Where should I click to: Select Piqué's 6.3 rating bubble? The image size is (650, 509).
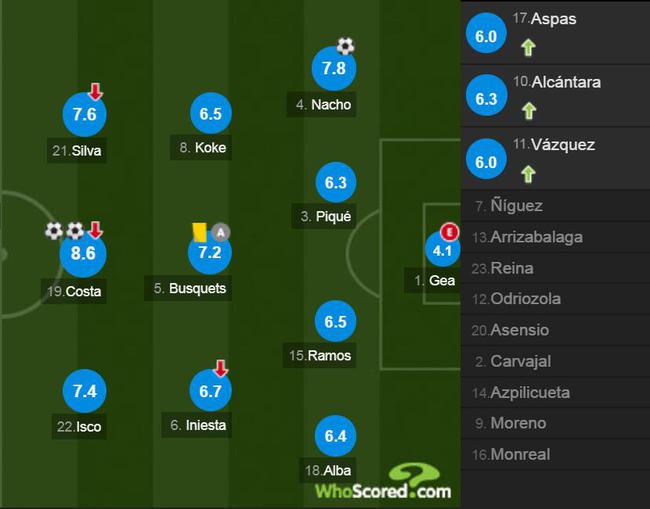pyautogui.click(x=335, y=183)
